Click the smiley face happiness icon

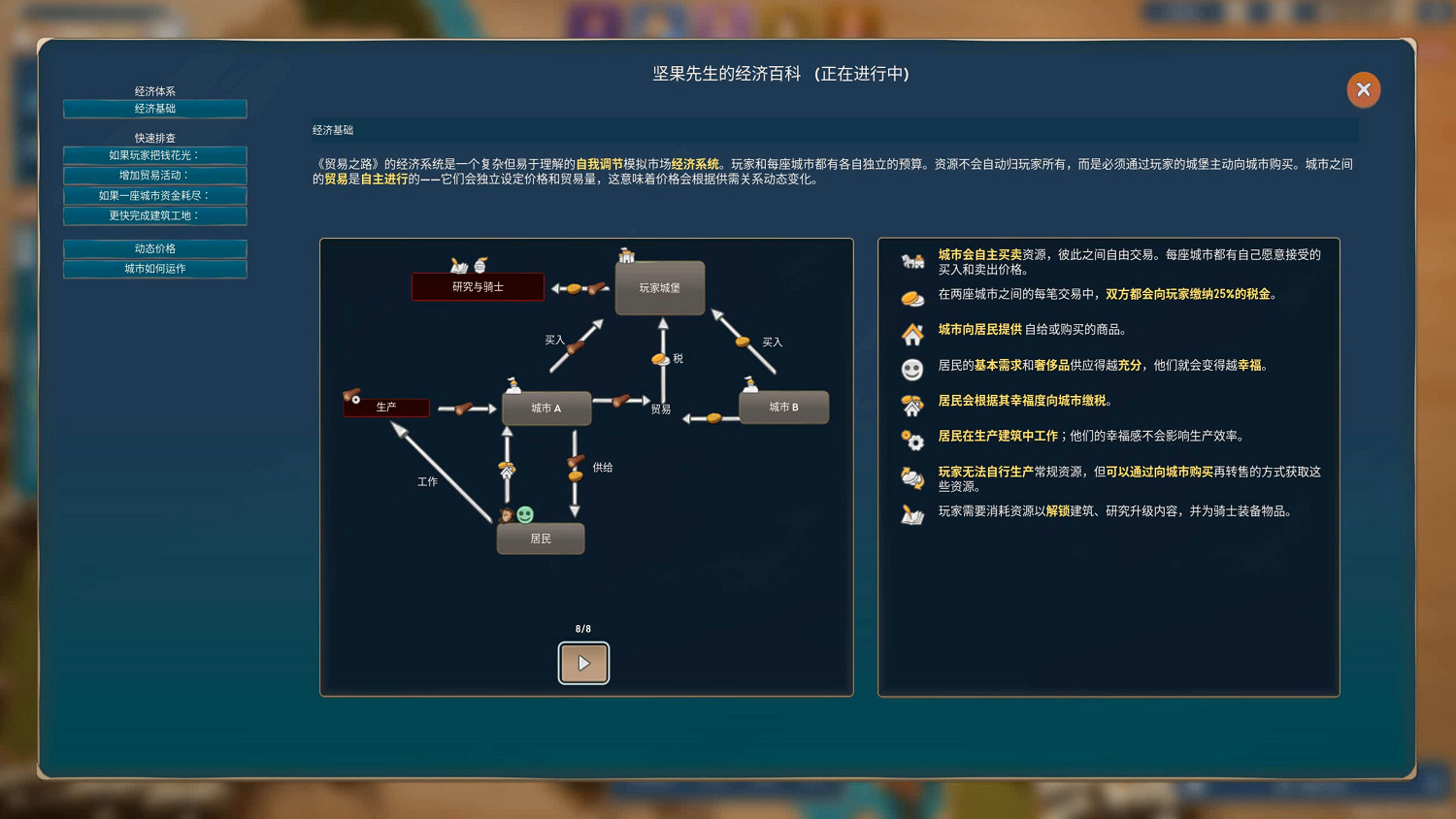point(911,370)
